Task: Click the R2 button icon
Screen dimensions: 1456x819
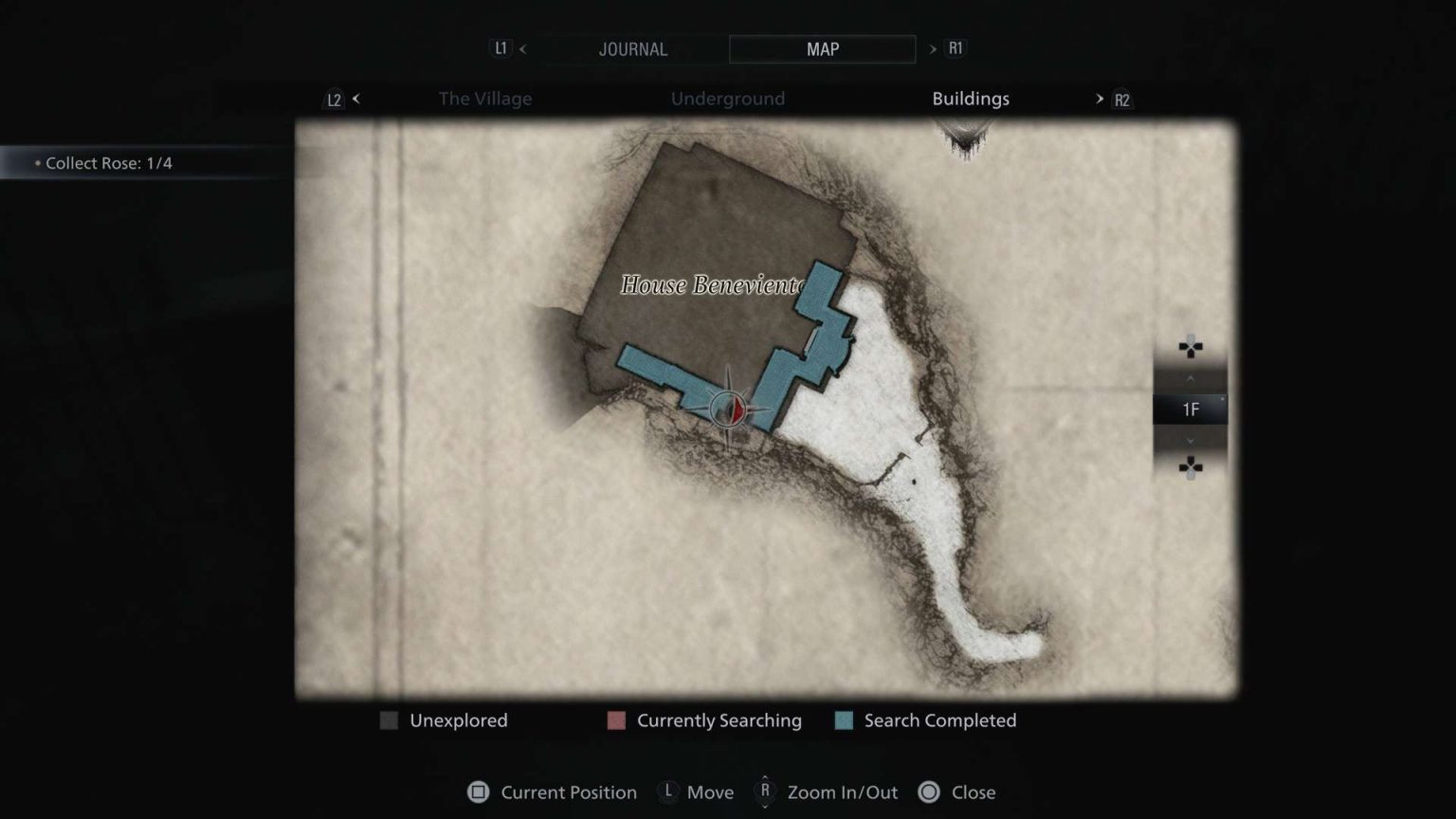Action: [1121, 99]
